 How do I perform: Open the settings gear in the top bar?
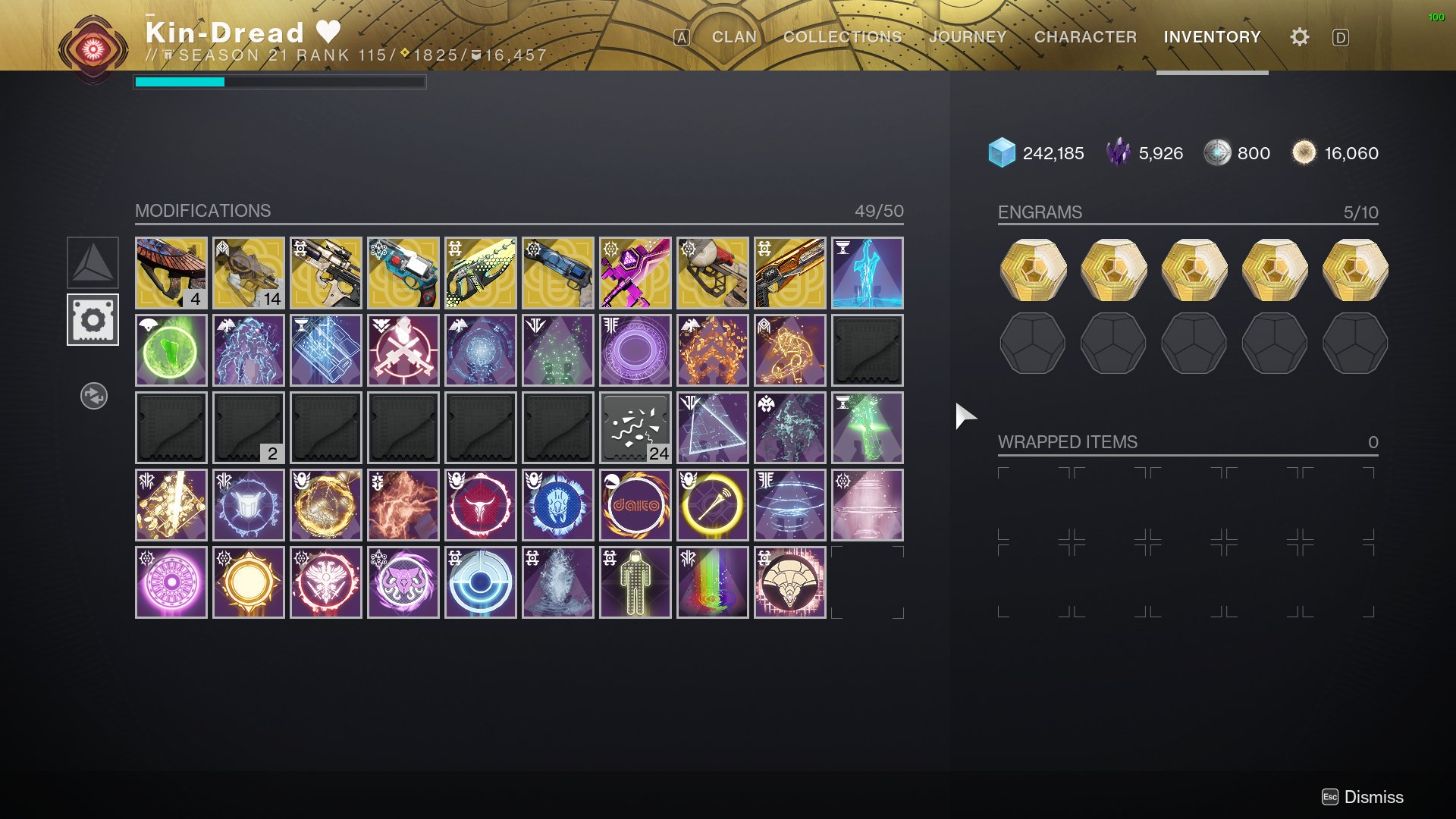coord(1298,36)
